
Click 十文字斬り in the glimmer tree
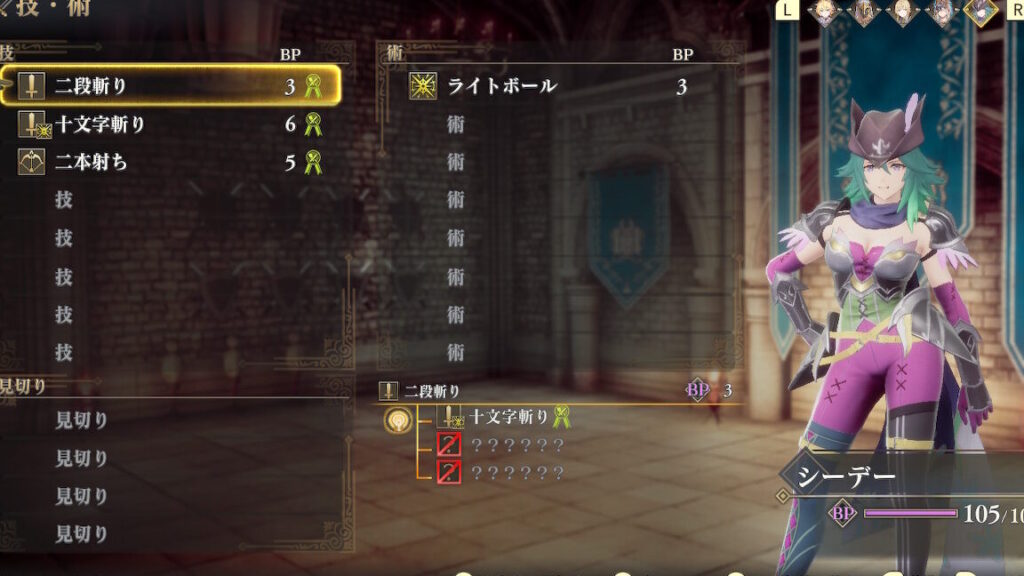click(508, 416)
